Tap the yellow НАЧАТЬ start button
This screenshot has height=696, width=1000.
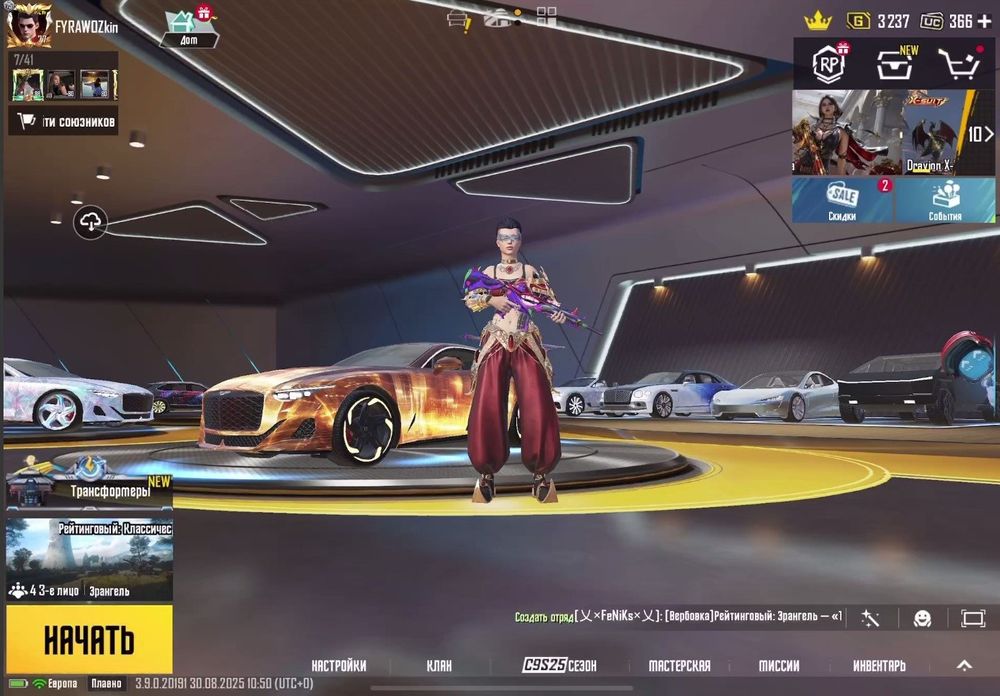[88, 638]
